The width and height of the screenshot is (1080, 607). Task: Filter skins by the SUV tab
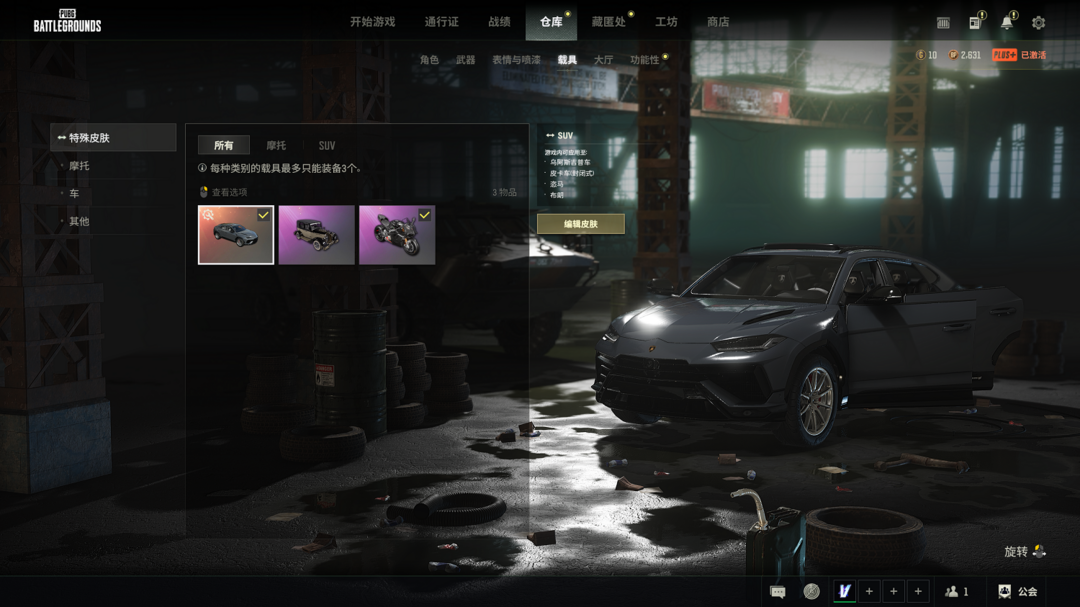click(x=327, y=146)
